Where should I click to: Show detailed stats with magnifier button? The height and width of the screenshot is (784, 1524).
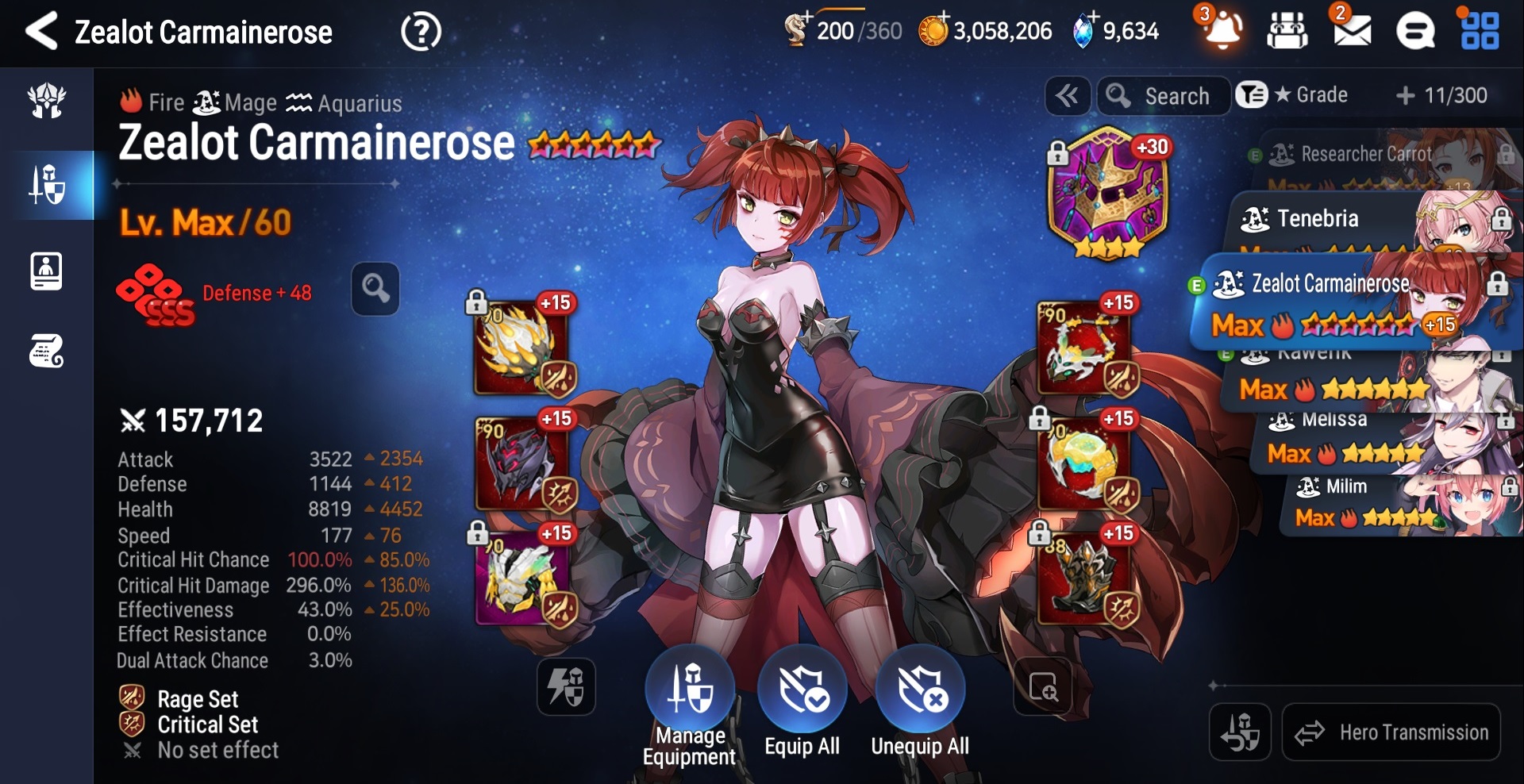(375, 289)
